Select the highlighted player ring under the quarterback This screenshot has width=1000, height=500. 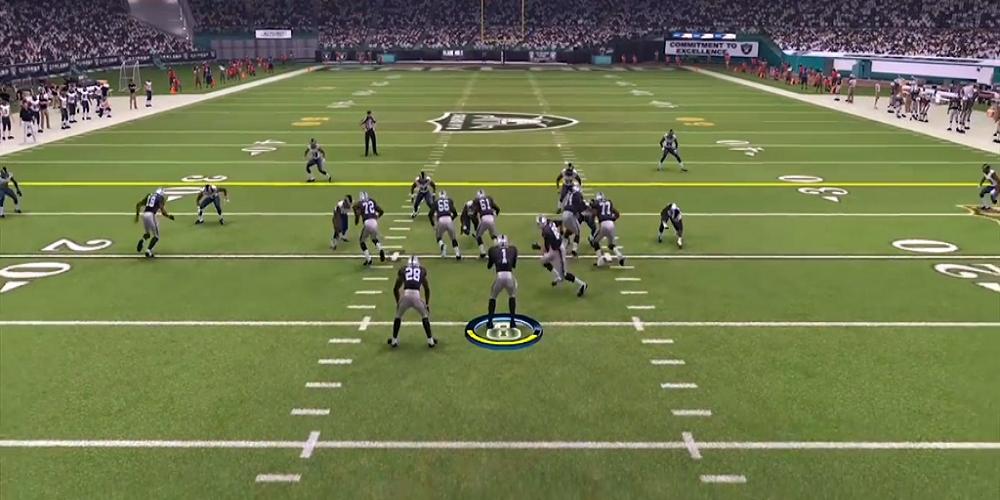click(503, 331)
